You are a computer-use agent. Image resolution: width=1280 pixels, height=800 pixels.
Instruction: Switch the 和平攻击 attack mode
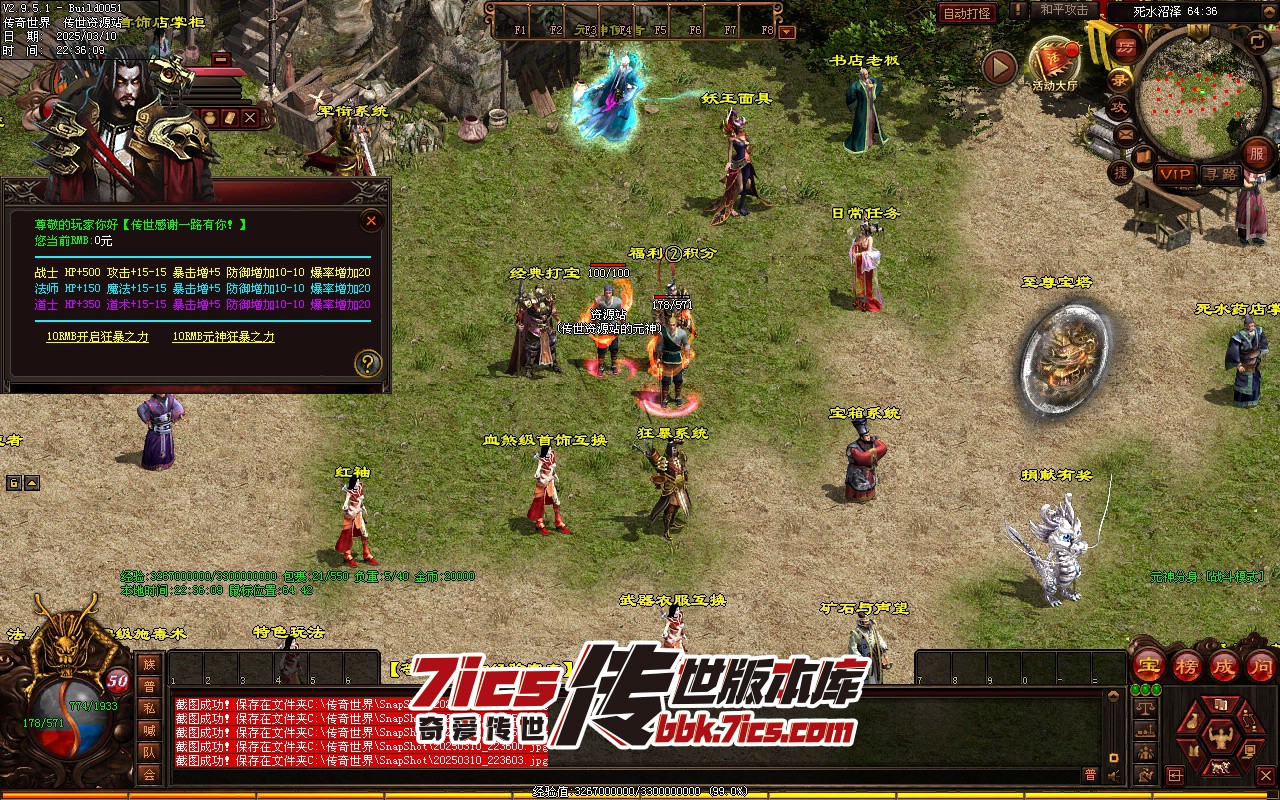click(1063, 10)
